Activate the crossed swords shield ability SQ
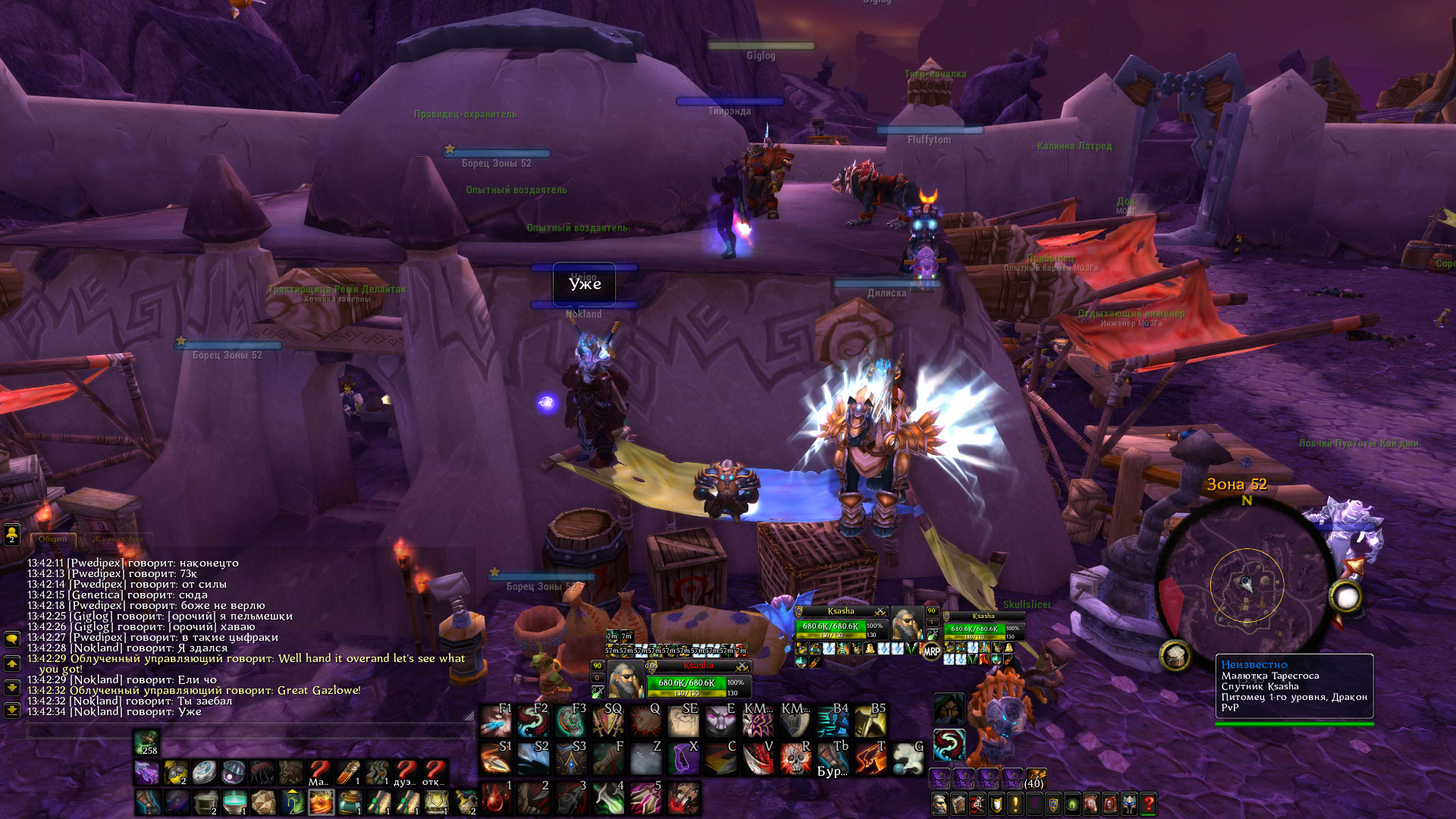This screenshot has height=819, width=1456. click(x=607, y=720)
